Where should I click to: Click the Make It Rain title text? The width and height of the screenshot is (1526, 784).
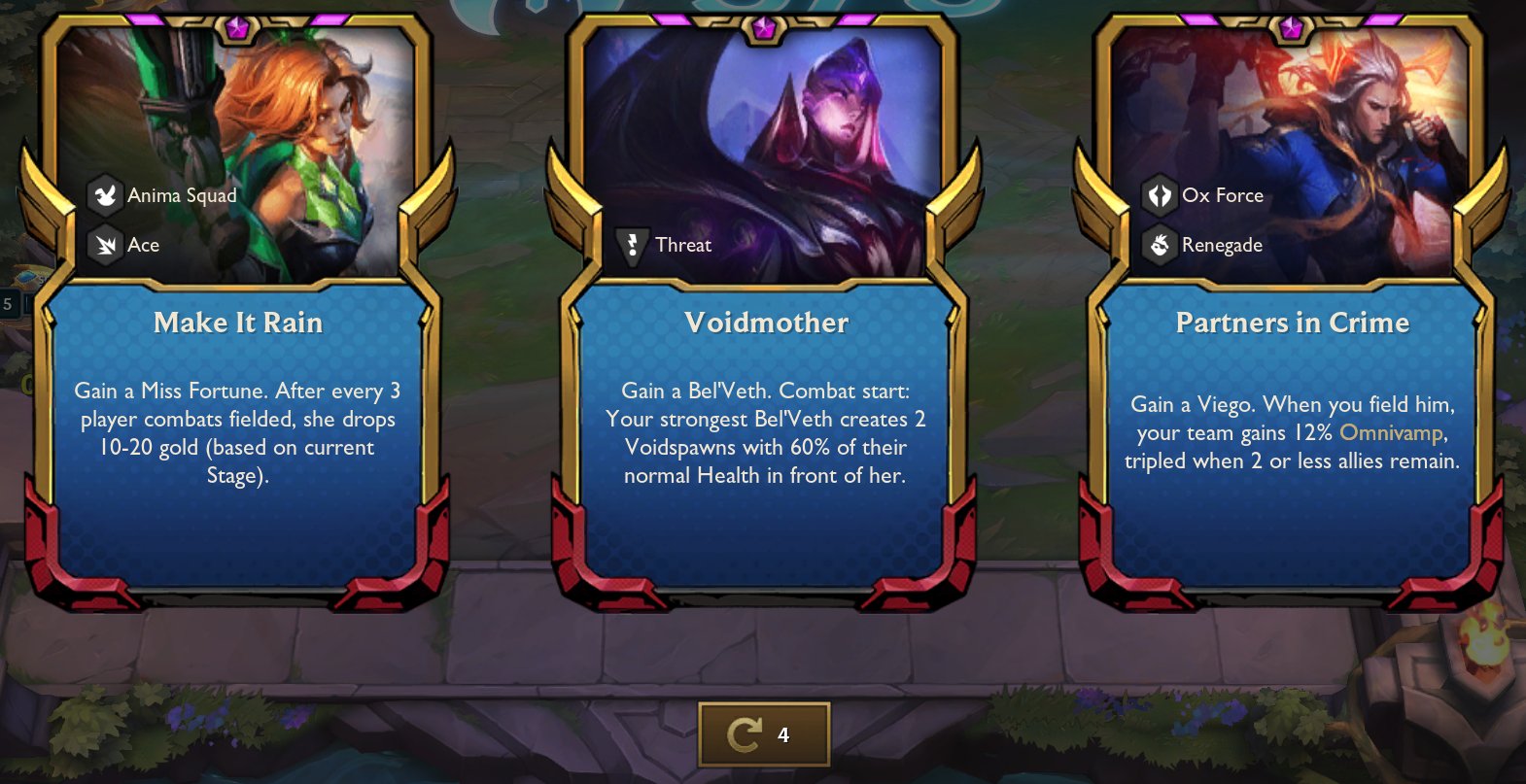pyautogui.click(x=238, y=323)
